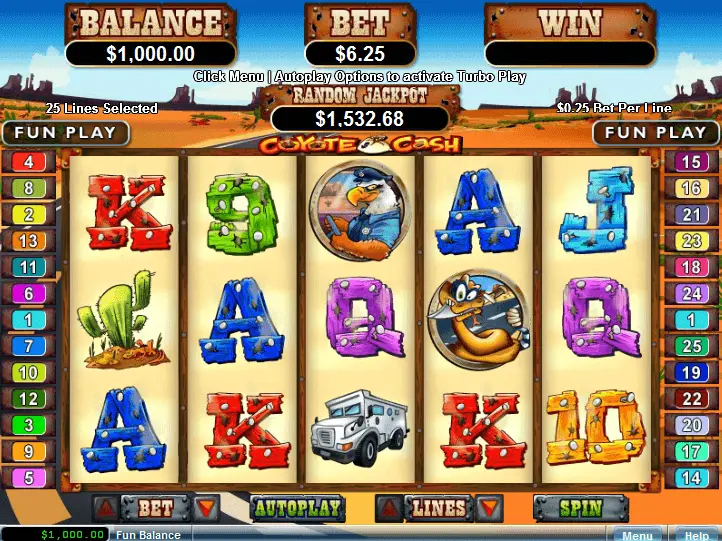Screen dimensions: 722x541
Task: Increase the bet with the up arrow
Action: point(106,508)
